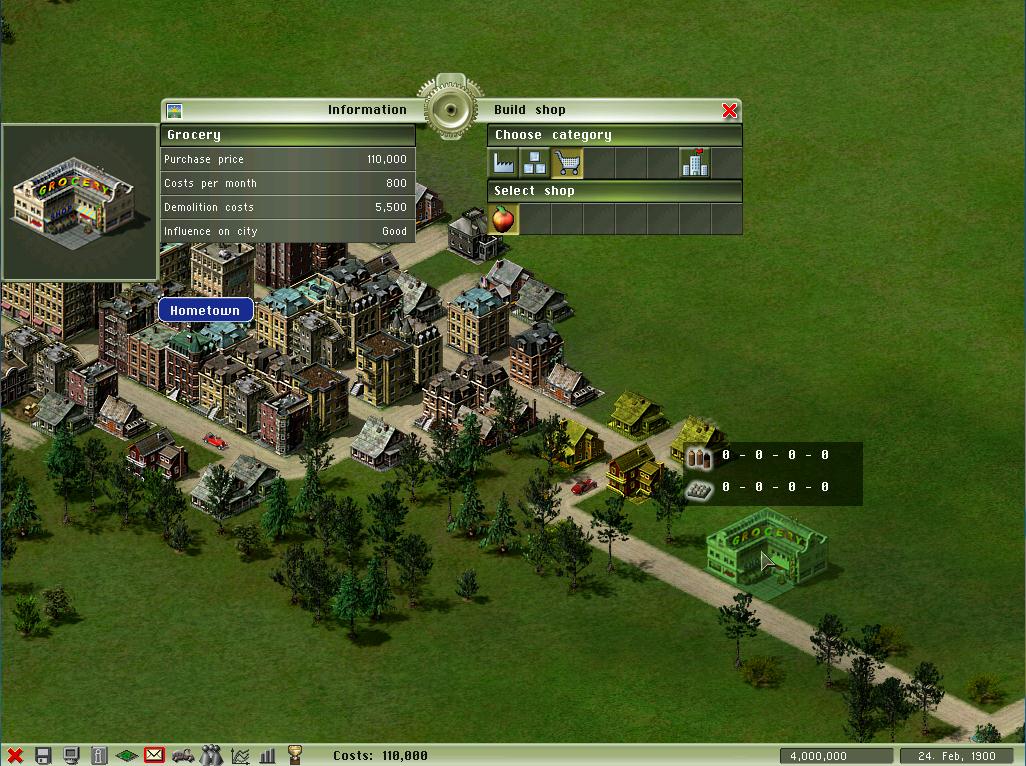The image size is (1026, 766).
Task: Click the gear emblem on the panel header
Action: click(x=450, y=109)
